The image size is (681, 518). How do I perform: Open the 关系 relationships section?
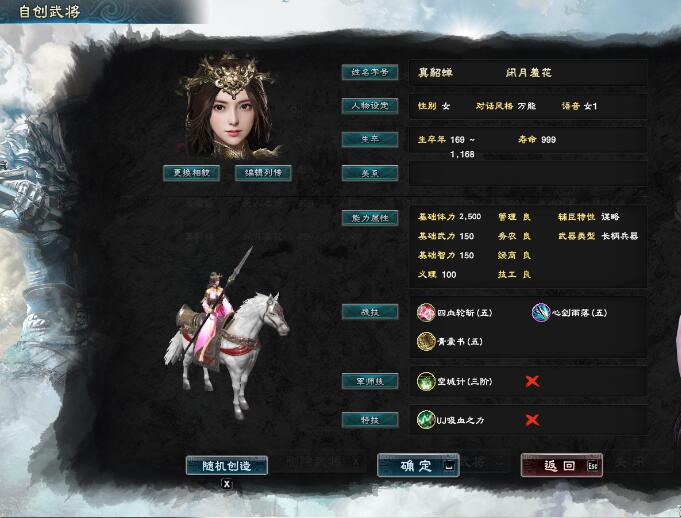coord(370,173)
